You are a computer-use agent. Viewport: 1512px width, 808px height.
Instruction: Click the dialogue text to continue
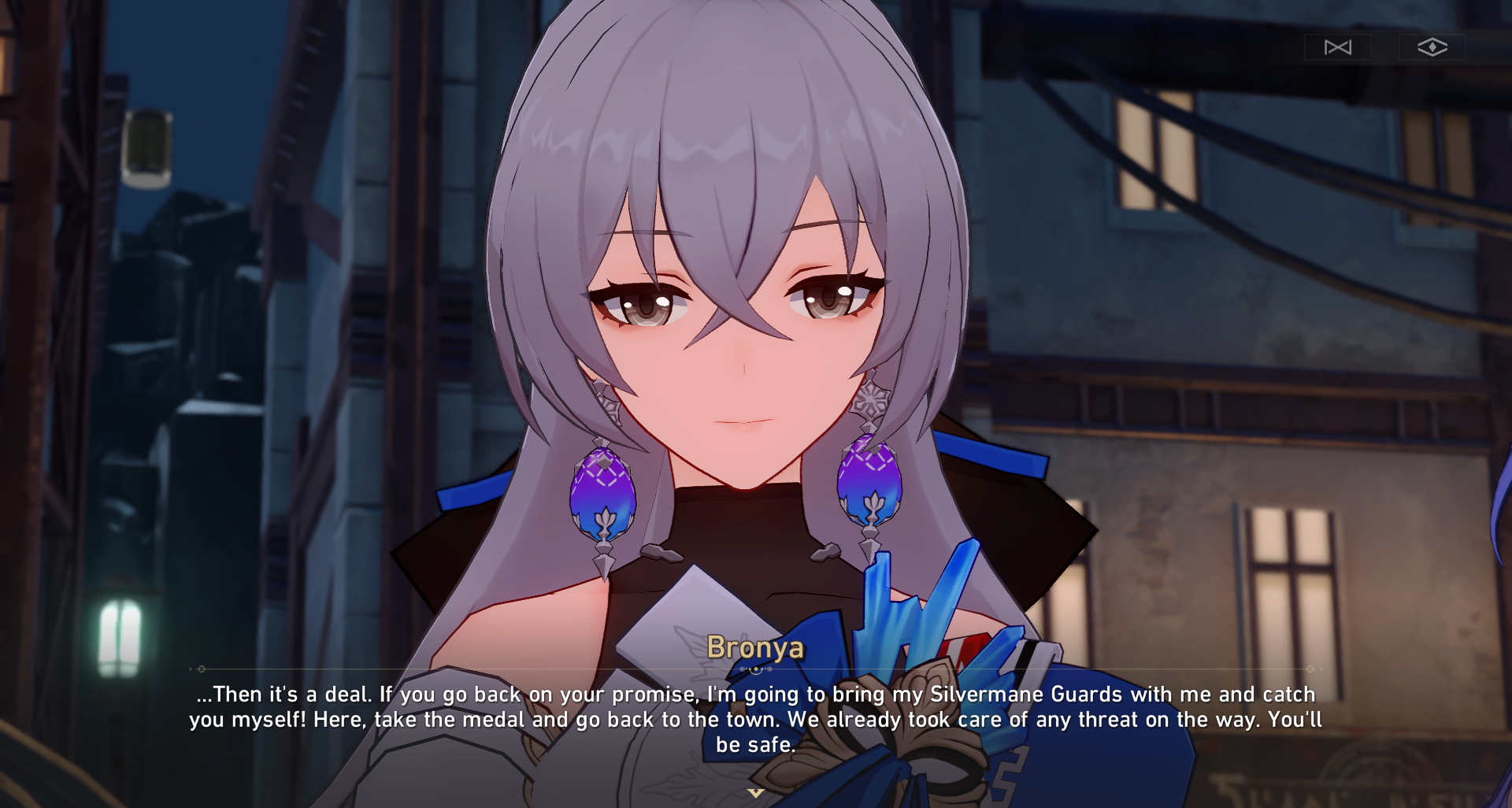point(756,718)
